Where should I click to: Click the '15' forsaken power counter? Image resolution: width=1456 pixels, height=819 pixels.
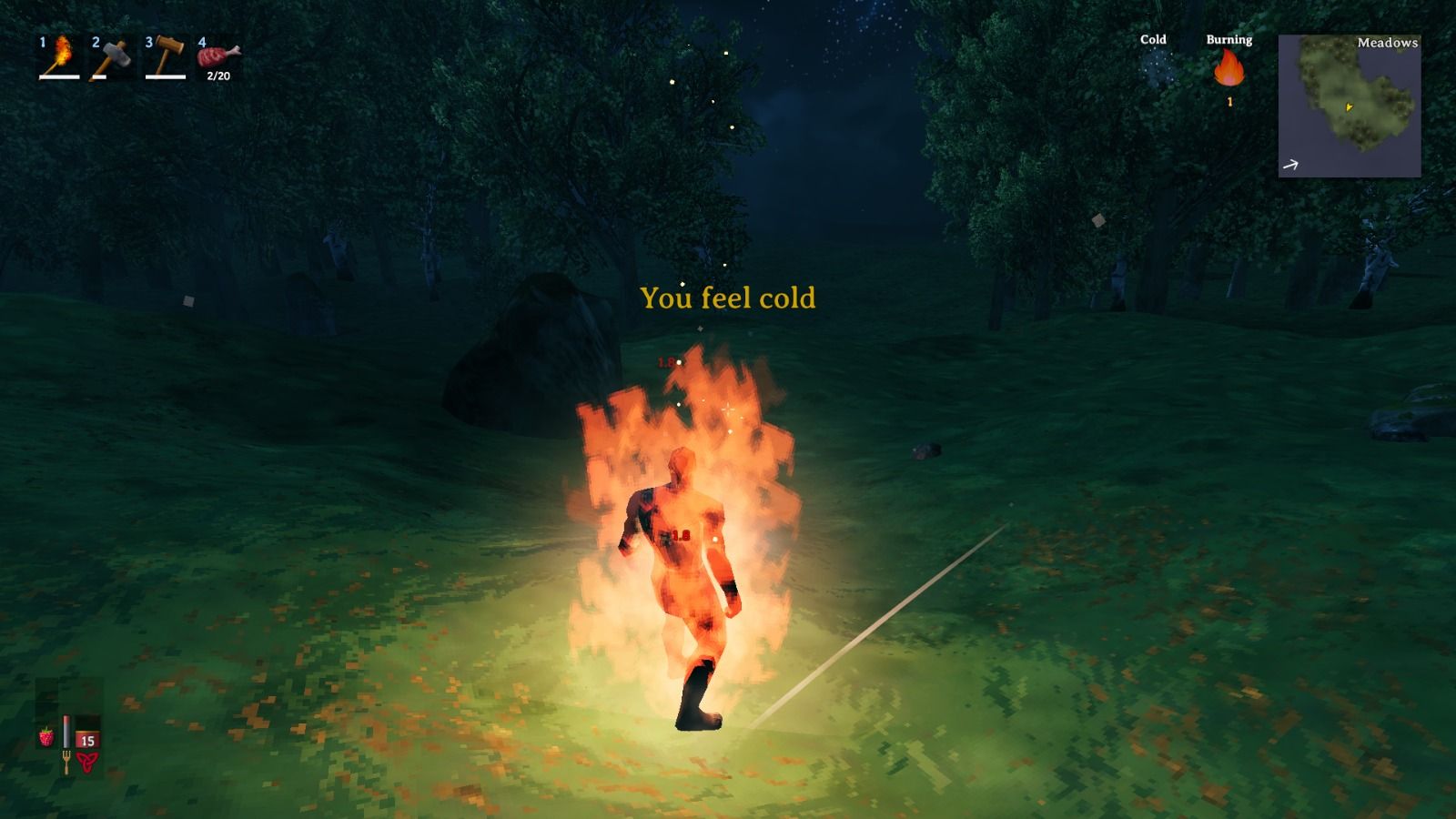[86, 739]
